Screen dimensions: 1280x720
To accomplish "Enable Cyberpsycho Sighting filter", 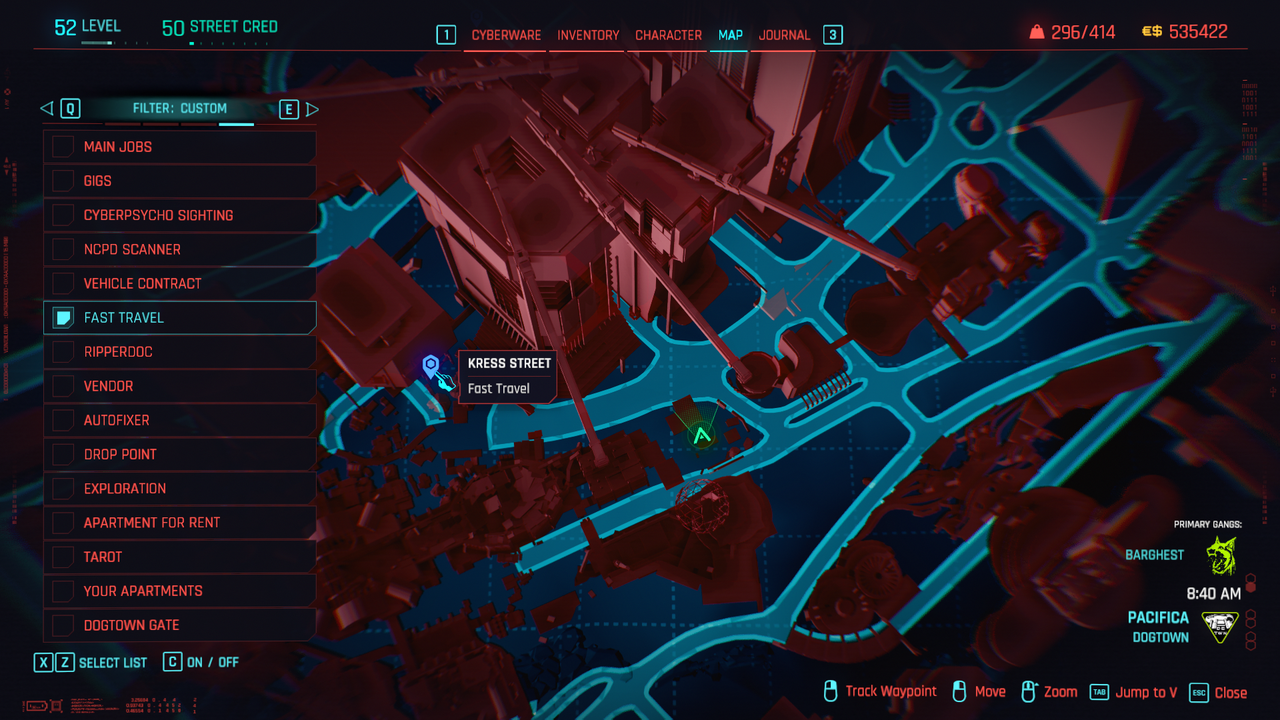I will pyautogui.click(x=64, y=215).
